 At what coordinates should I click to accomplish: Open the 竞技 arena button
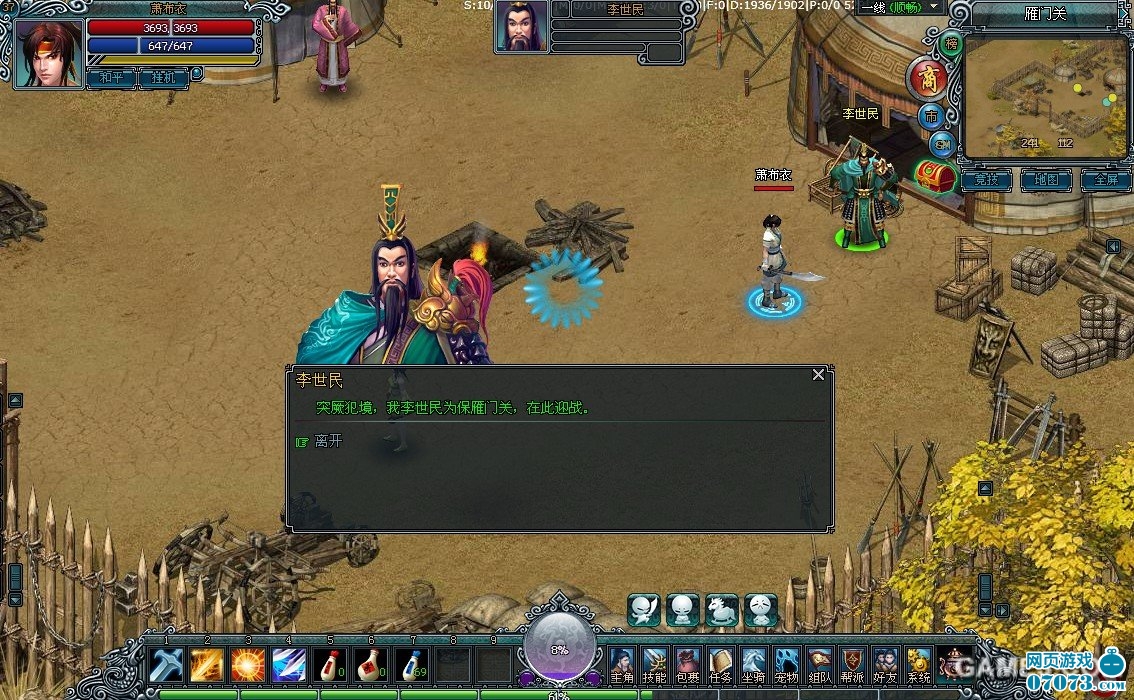(986, 180)
